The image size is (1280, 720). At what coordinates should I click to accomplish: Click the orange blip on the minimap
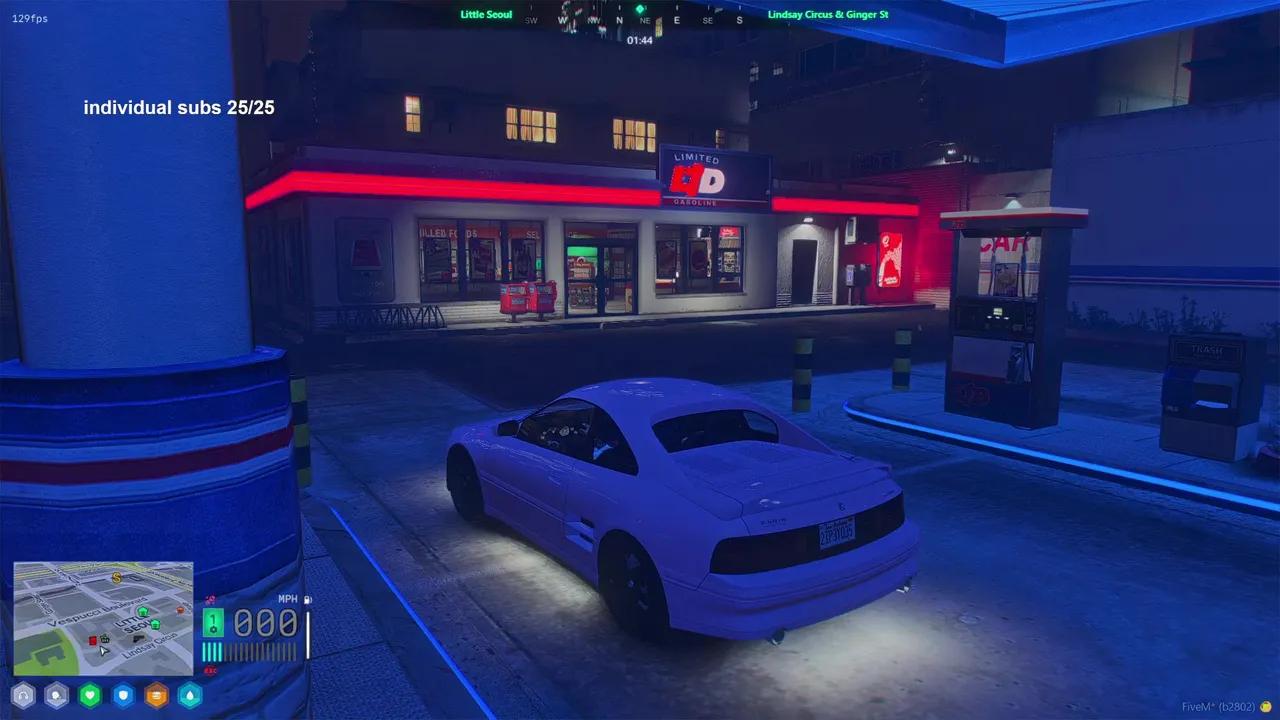click(179, 609)
